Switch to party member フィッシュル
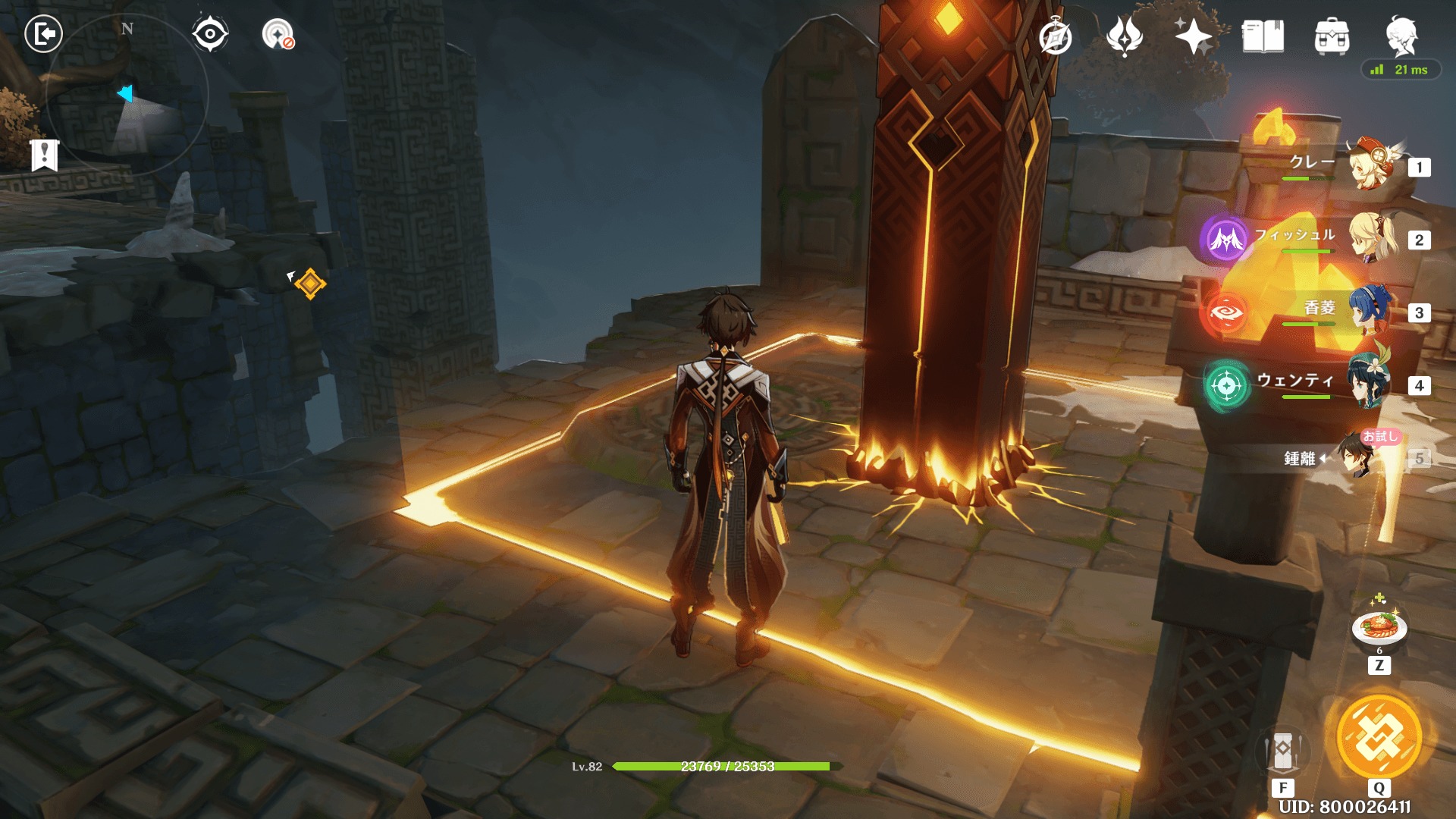The image size is (1456, 819). coord(1370,237)
